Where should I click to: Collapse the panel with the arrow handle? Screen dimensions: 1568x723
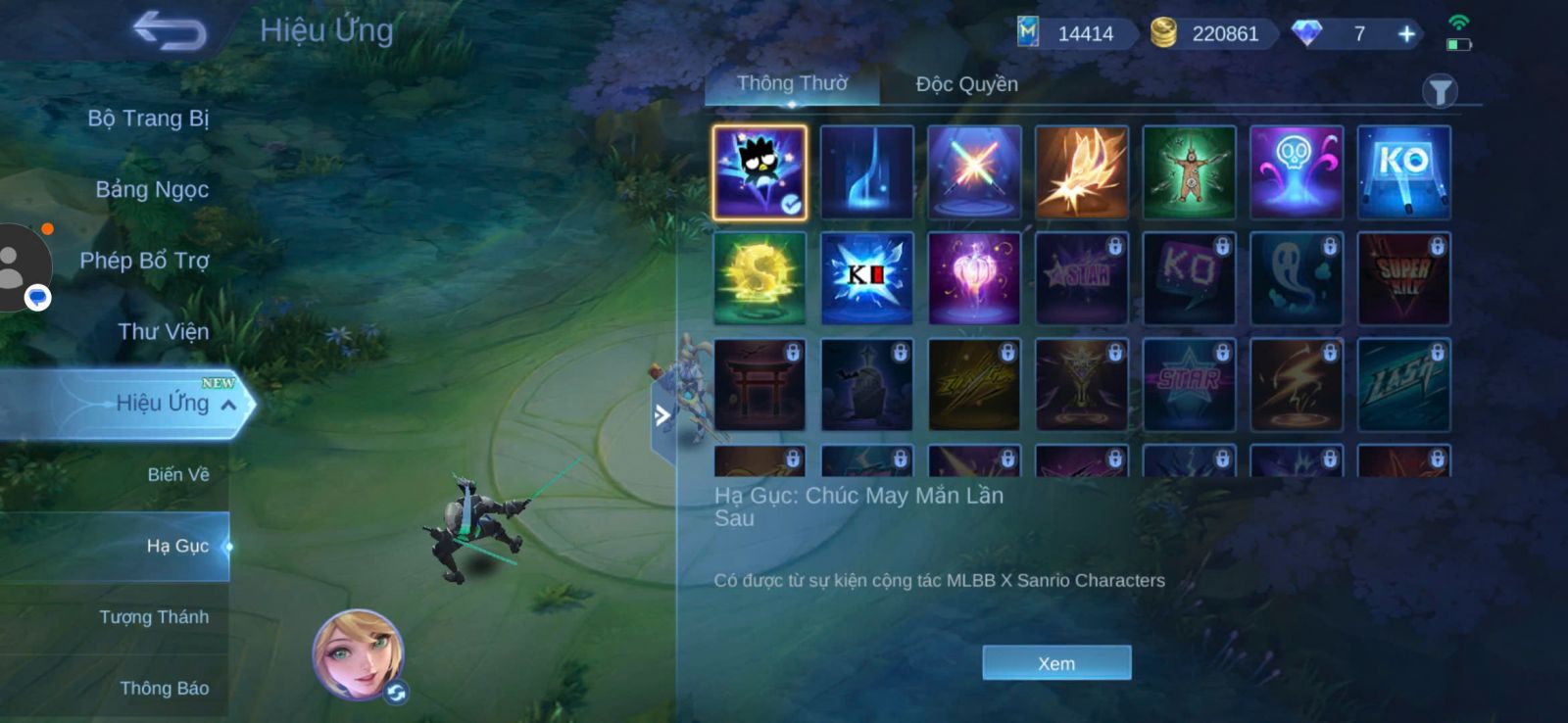click(x=662, y=415)
